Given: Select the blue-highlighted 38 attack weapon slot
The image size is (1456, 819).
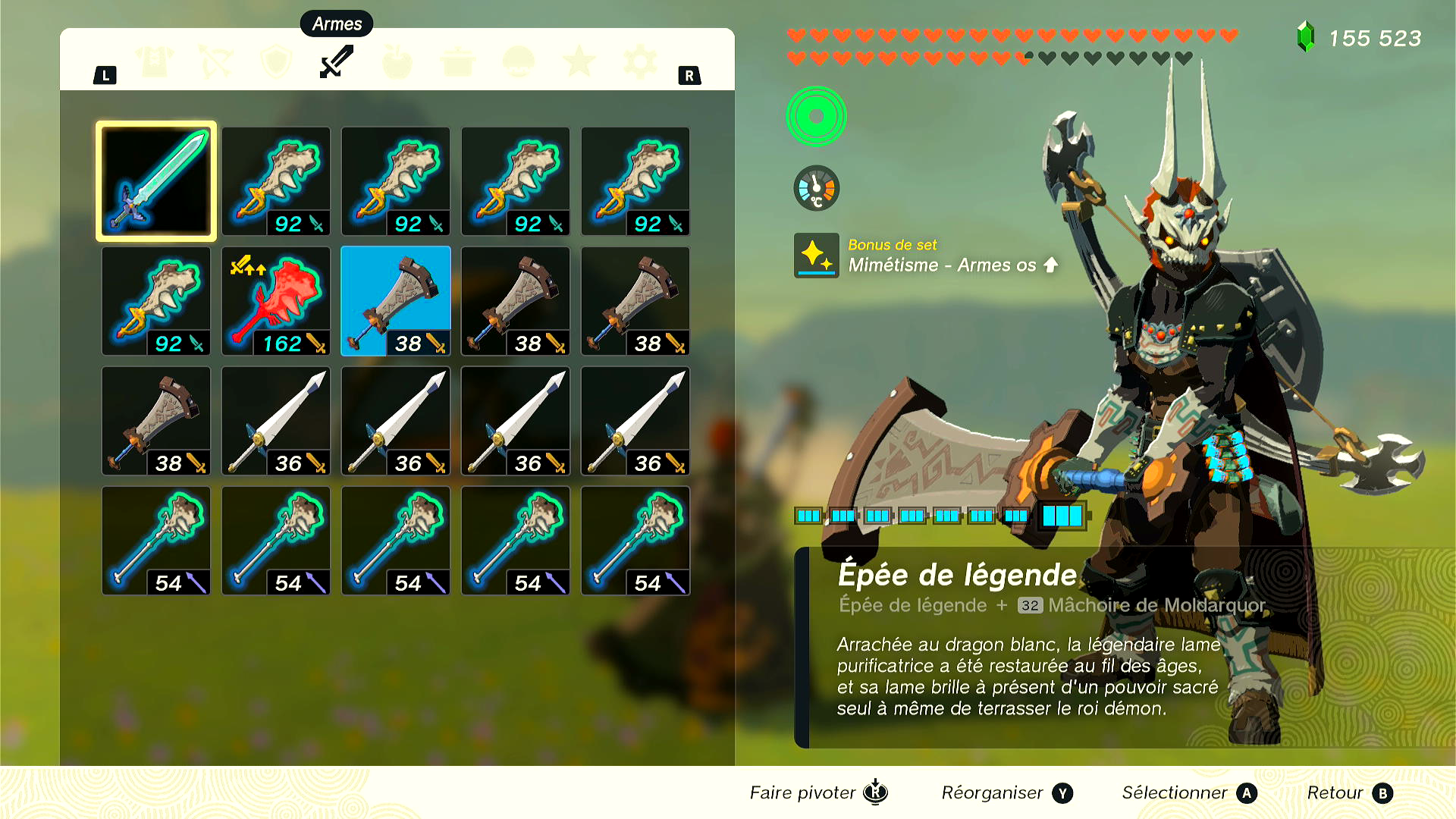Looking at the screenshot, I should pyautogui.click(x=396, y=301).
